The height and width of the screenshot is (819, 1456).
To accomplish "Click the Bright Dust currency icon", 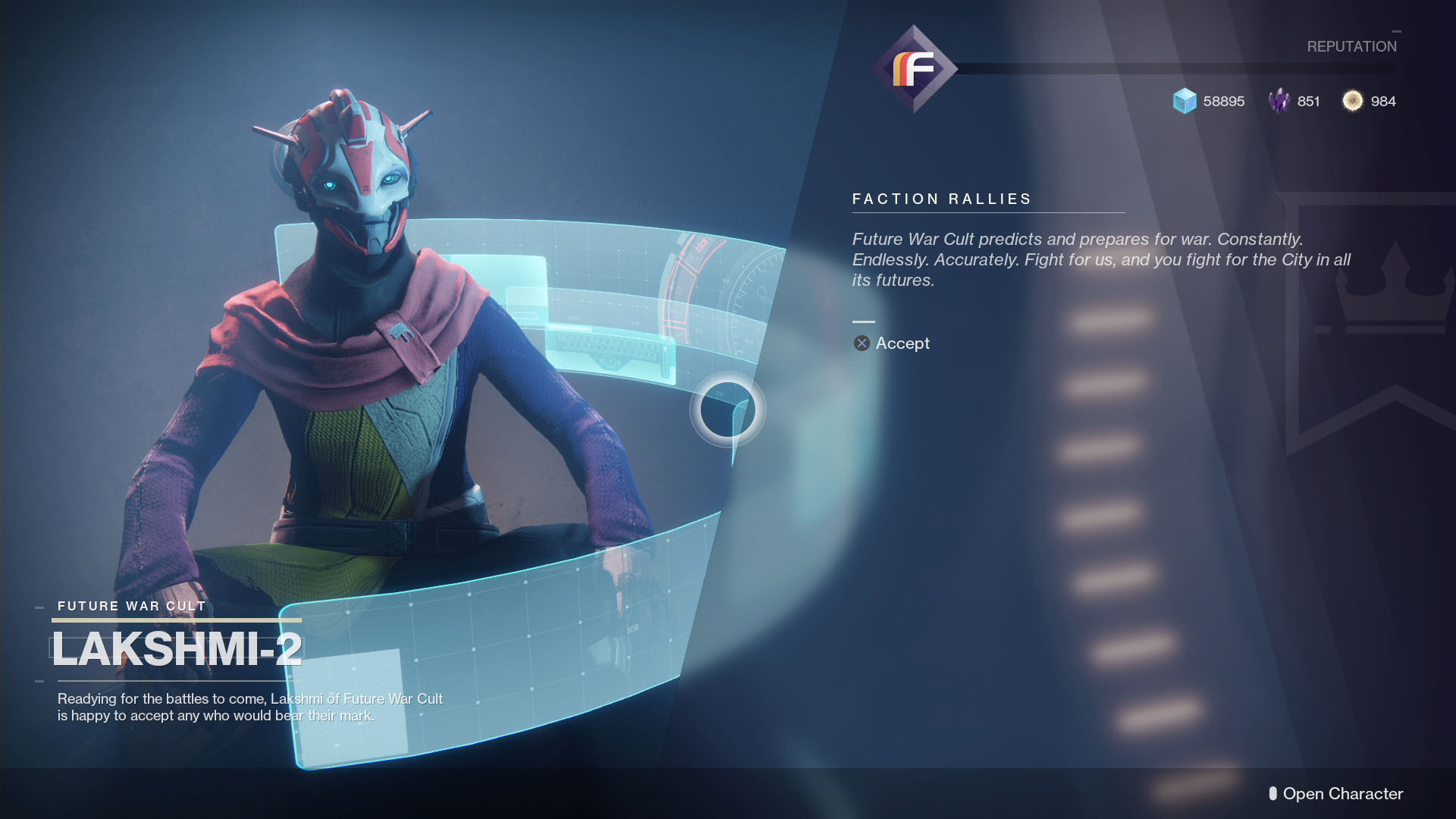I will pos(1353,101).
